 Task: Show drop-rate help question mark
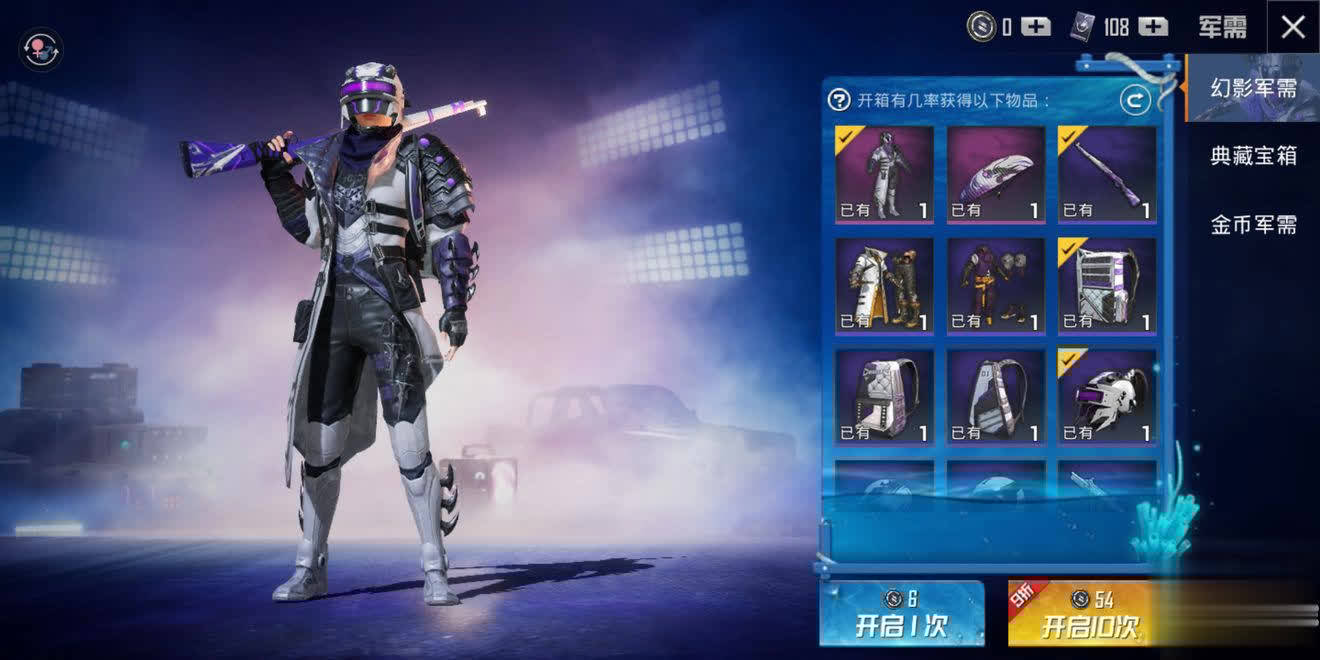pyautogui.click(x=839, y=100)
